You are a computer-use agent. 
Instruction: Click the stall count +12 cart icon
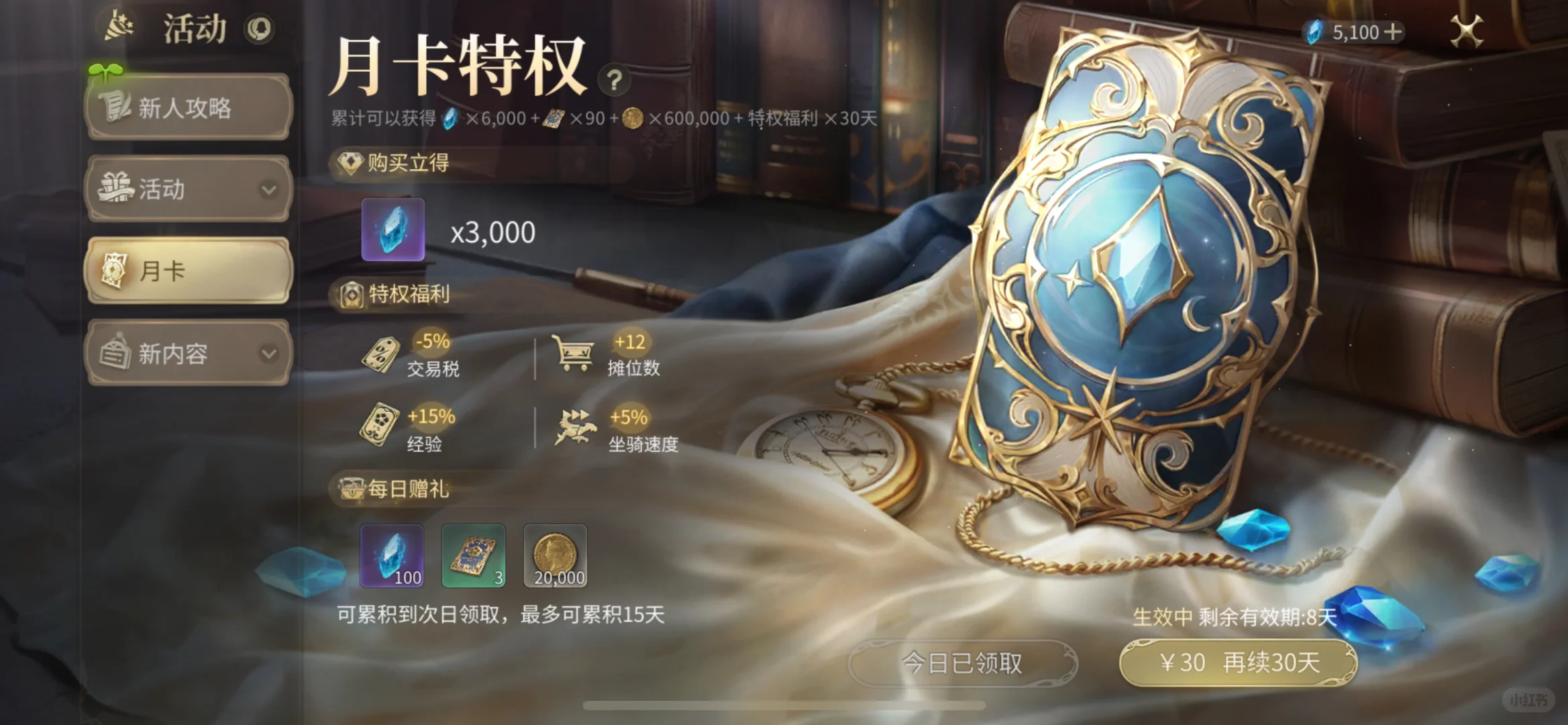(x=574, y=352)
